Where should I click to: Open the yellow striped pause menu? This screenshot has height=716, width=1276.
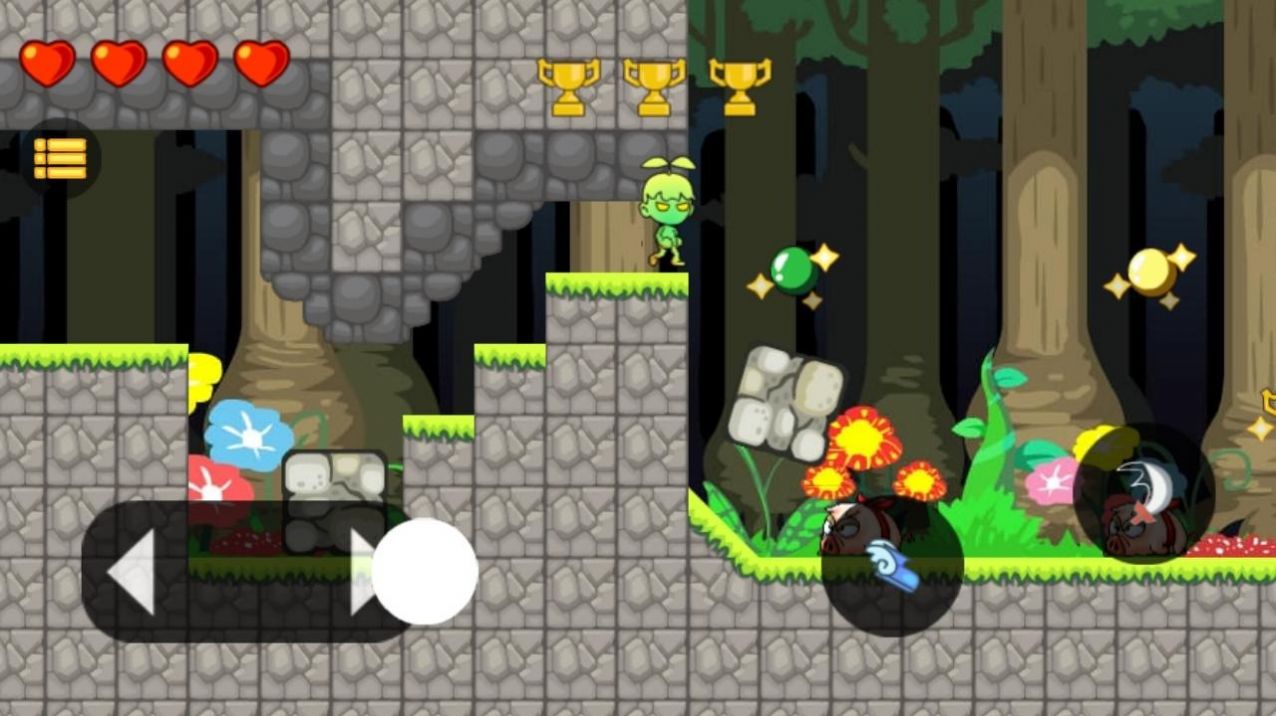pyautogui.click(x=60, y=158)
